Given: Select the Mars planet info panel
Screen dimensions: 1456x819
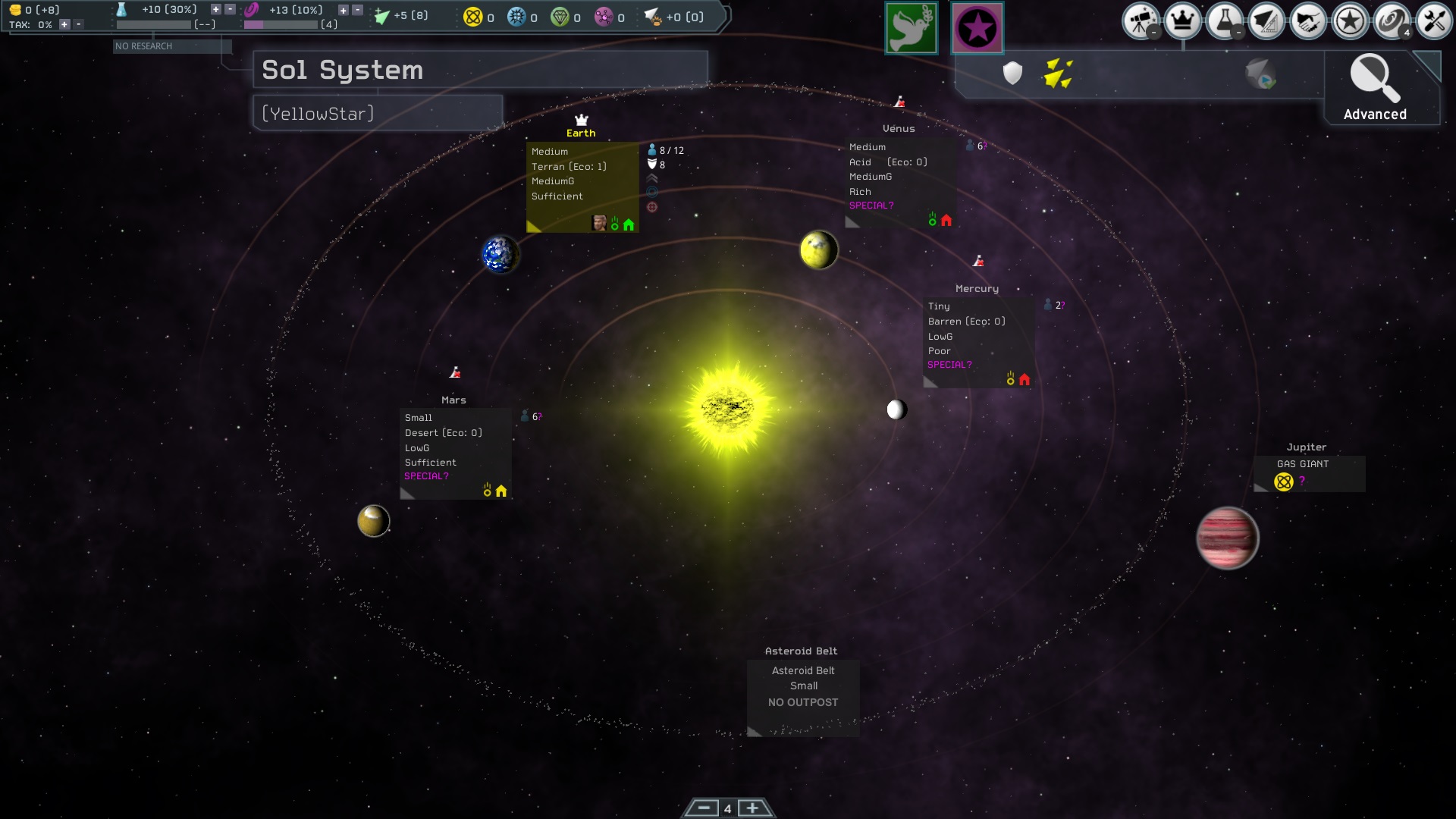Looking at the screenshot, I should click(x=455, y=453).
